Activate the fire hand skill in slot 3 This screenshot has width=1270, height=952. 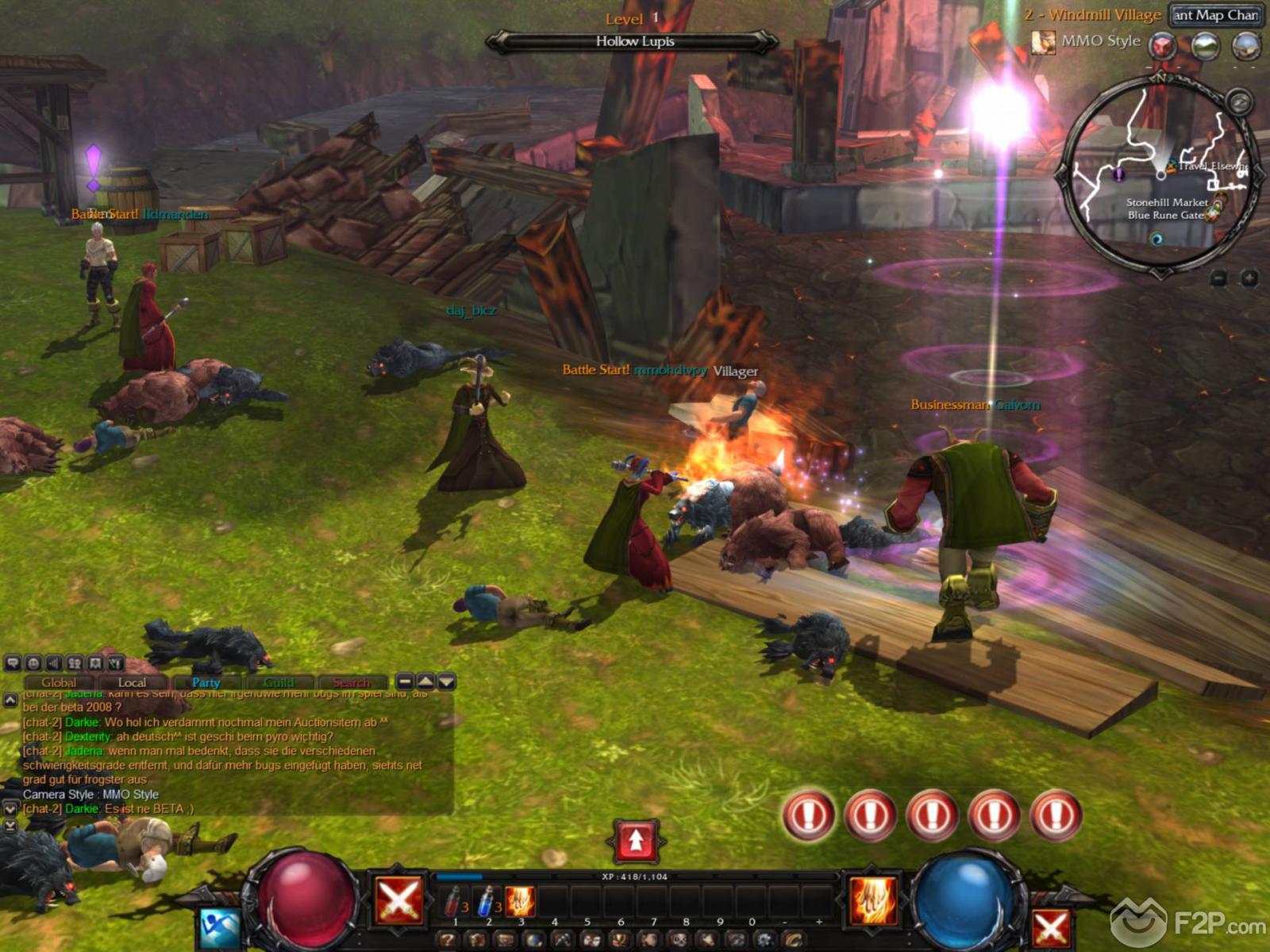521,902
